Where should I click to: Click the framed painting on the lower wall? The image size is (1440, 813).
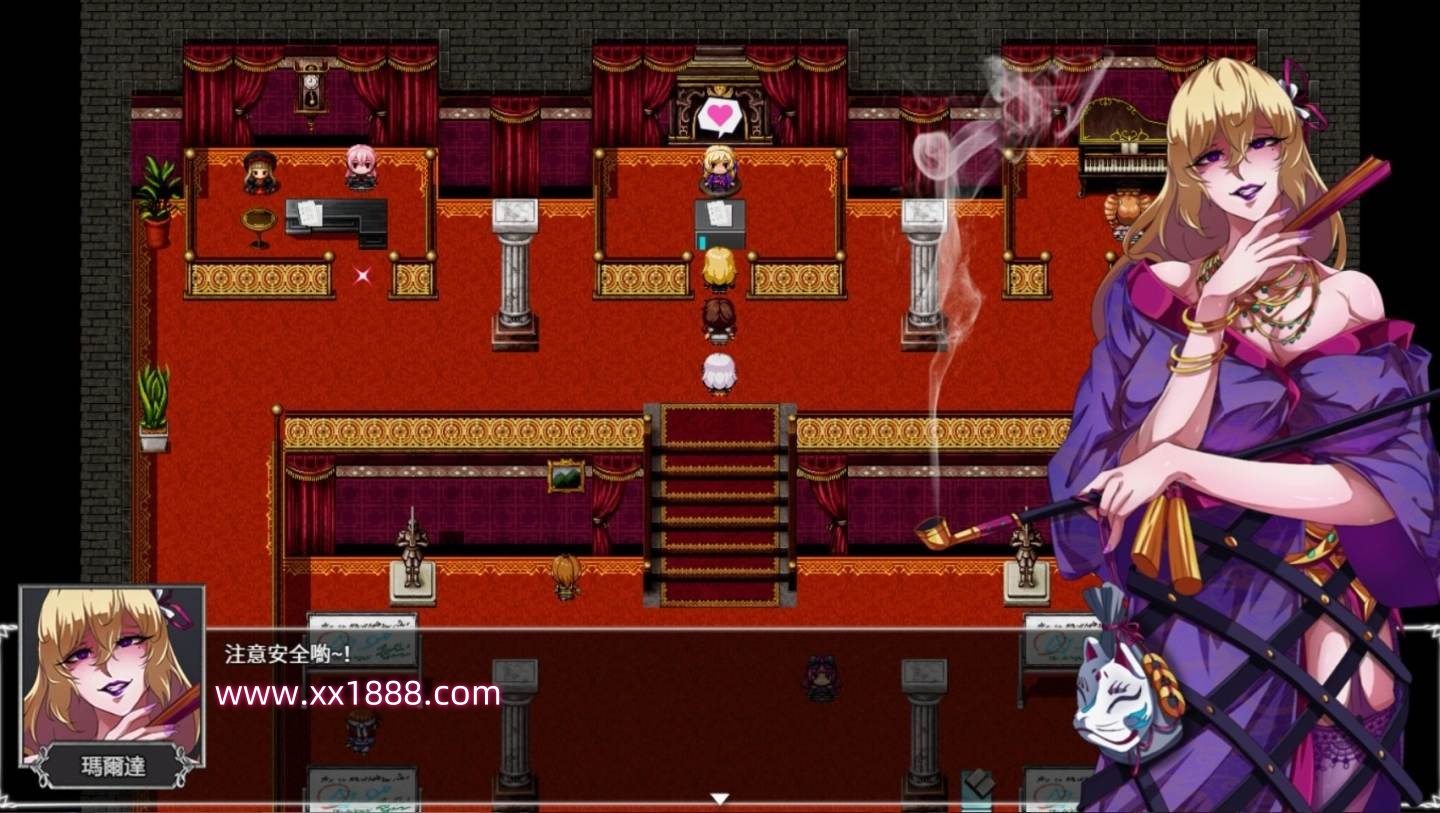[565, 477]
